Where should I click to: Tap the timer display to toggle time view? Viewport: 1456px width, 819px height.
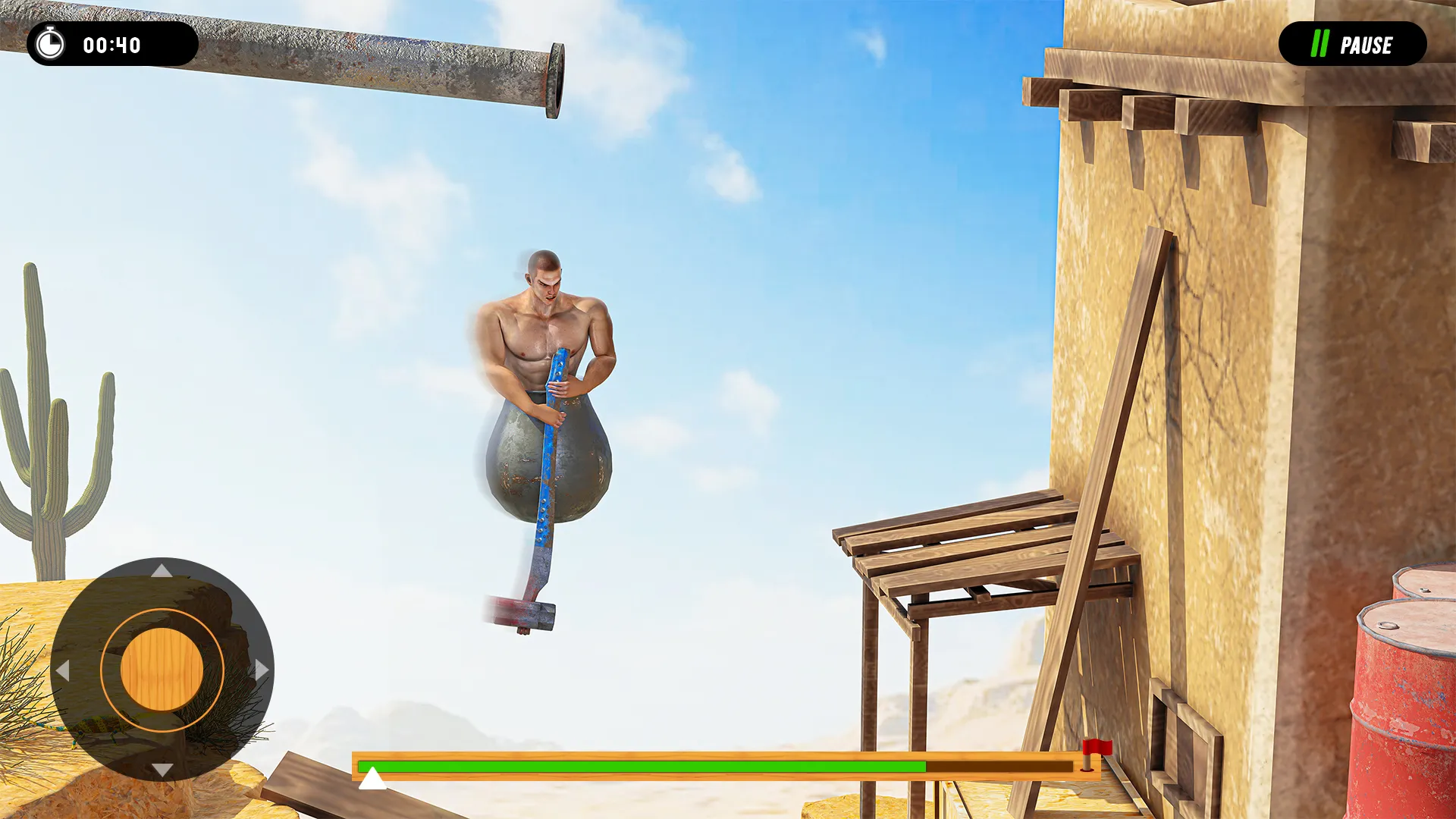point(114,44)
